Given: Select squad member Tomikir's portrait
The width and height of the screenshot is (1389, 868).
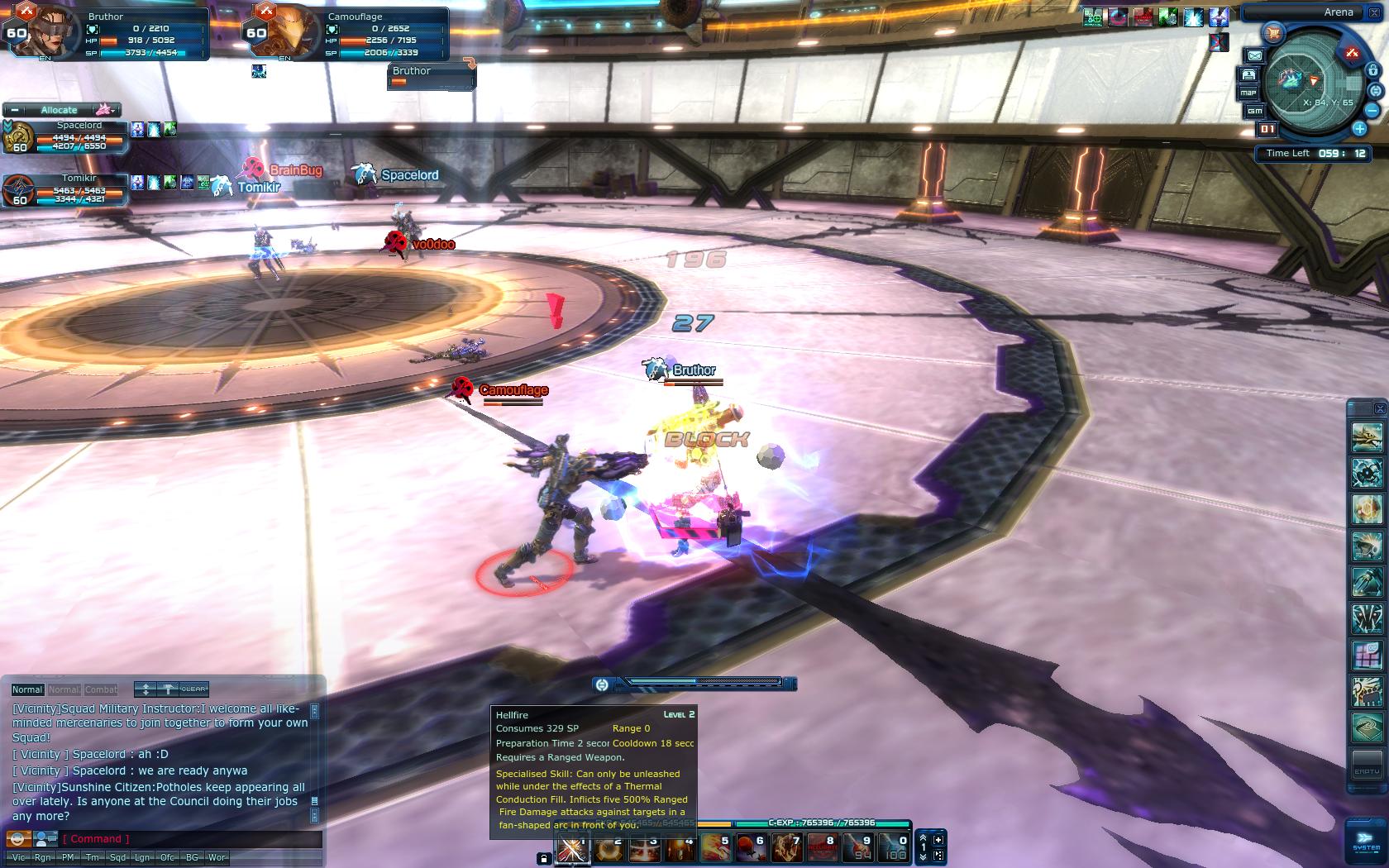Looking at the screenshot, I should click(x=20, y=192).
